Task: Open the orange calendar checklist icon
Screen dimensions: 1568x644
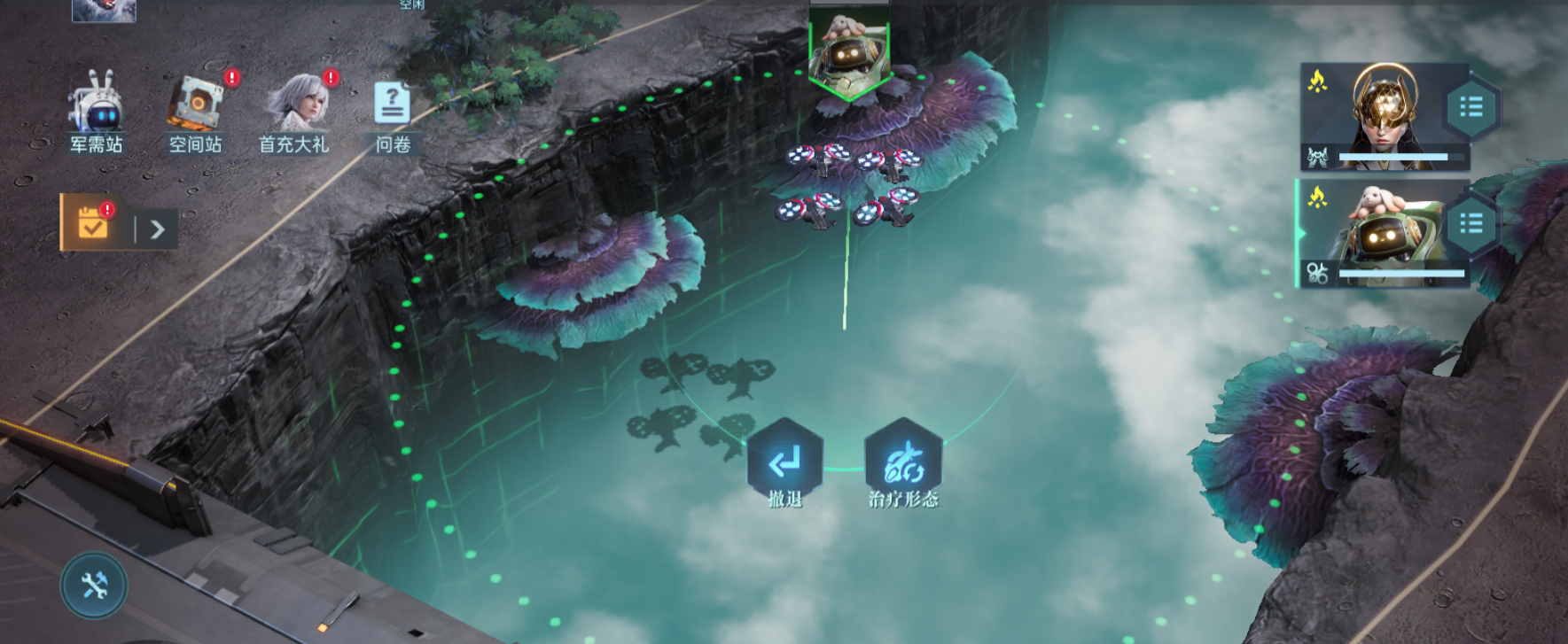Action: click(x=92, y=223)
